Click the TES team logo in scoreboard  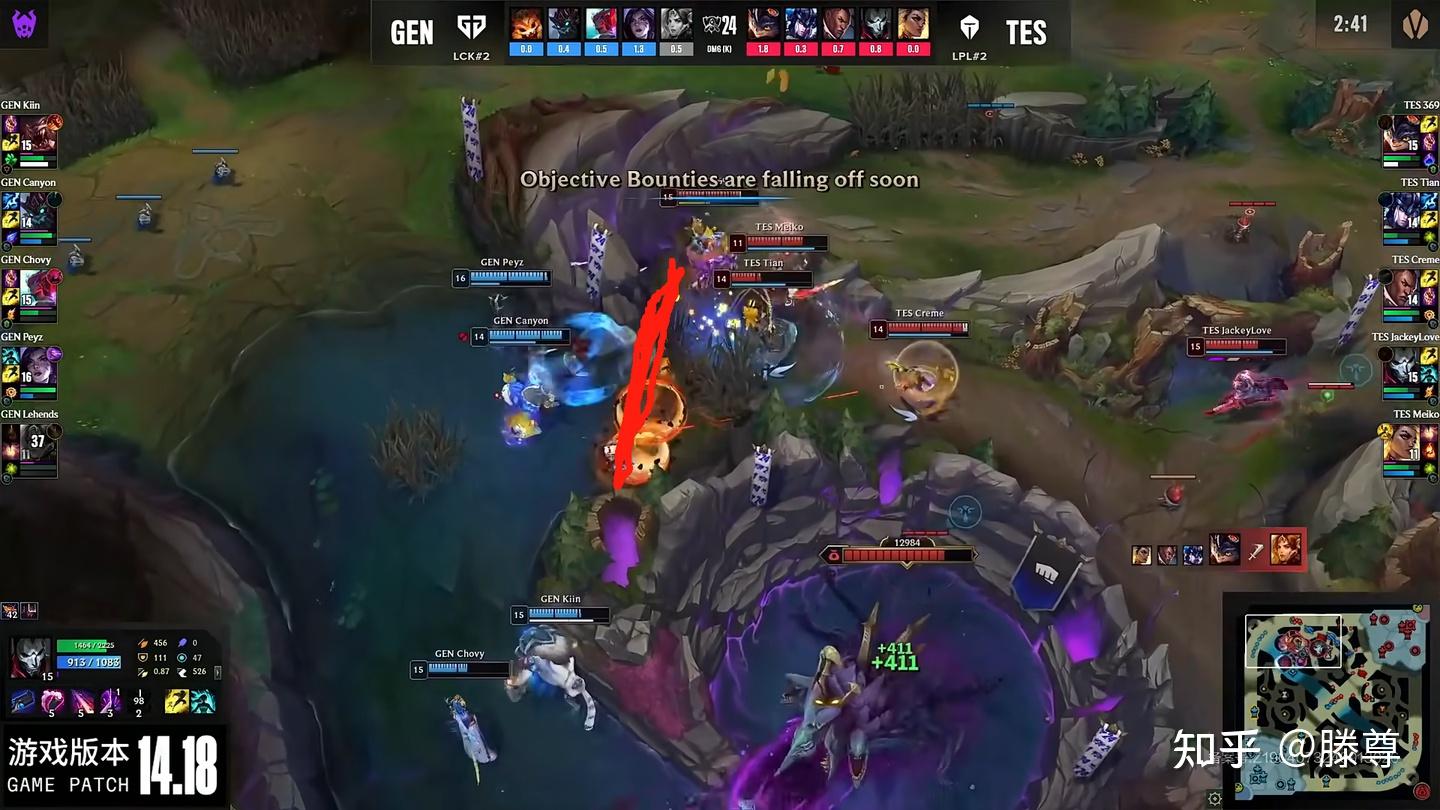click(968, 28)
